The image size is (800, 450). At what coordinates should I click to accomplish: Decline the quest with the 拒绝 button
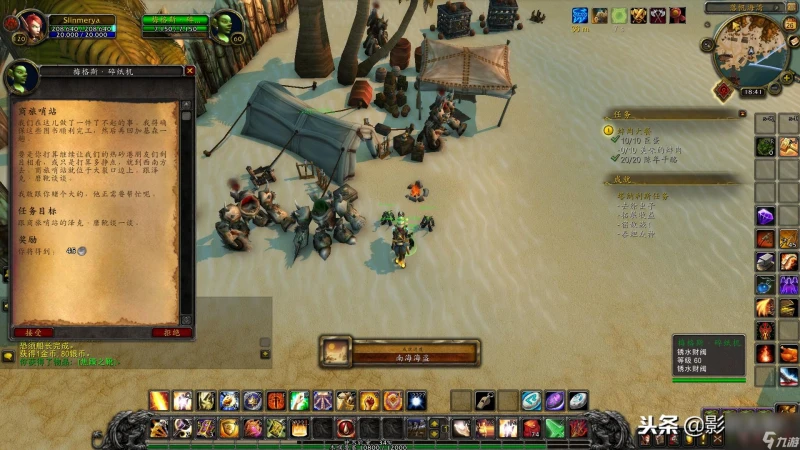171,332
